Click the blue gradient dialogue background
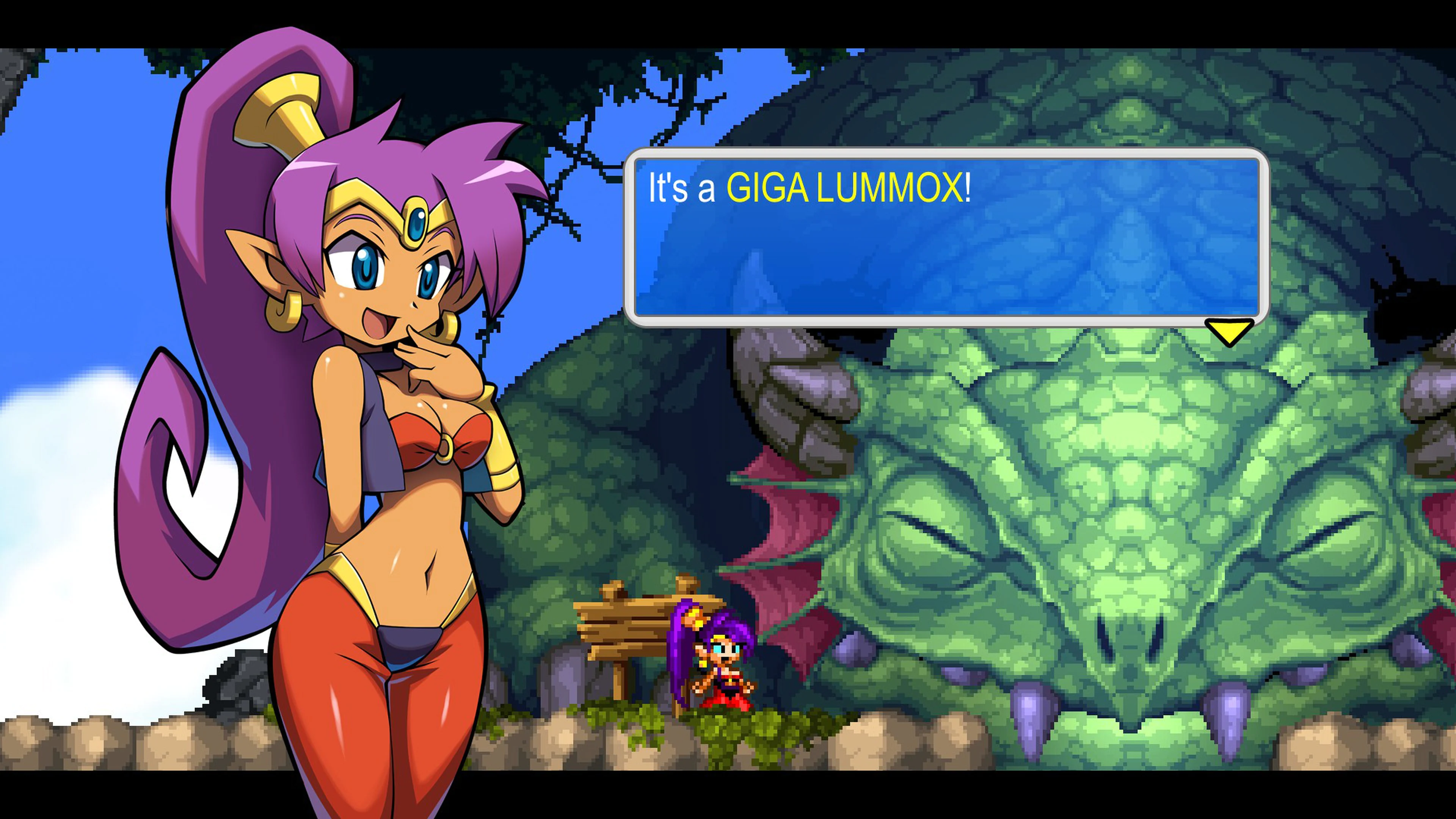 1017,266
